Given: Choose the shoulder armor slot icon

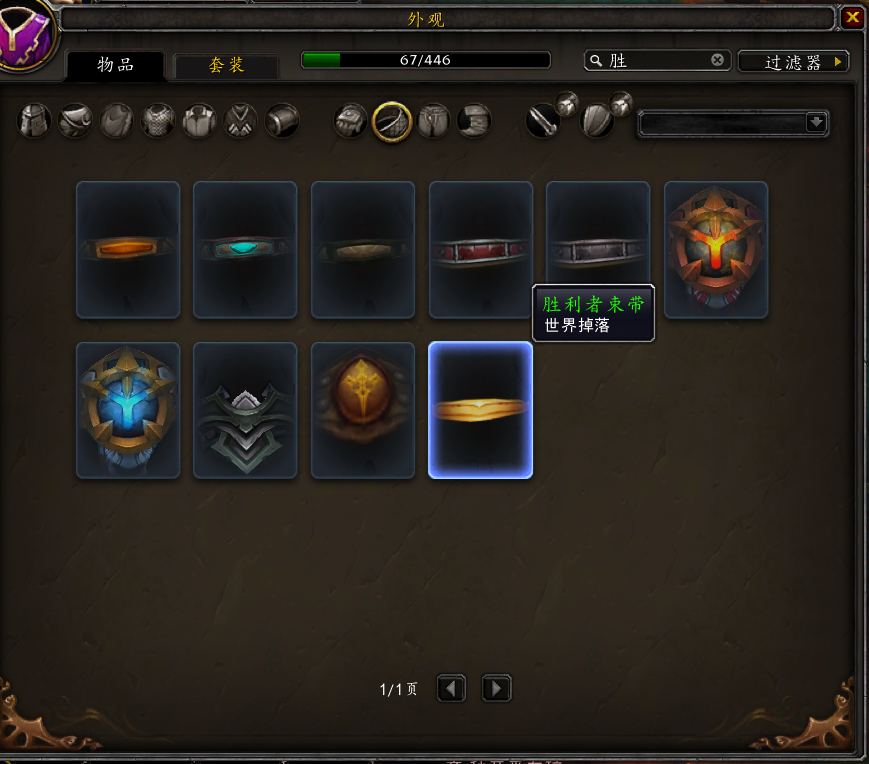Looking at the screenshot, I should click(x=76, y=121).
